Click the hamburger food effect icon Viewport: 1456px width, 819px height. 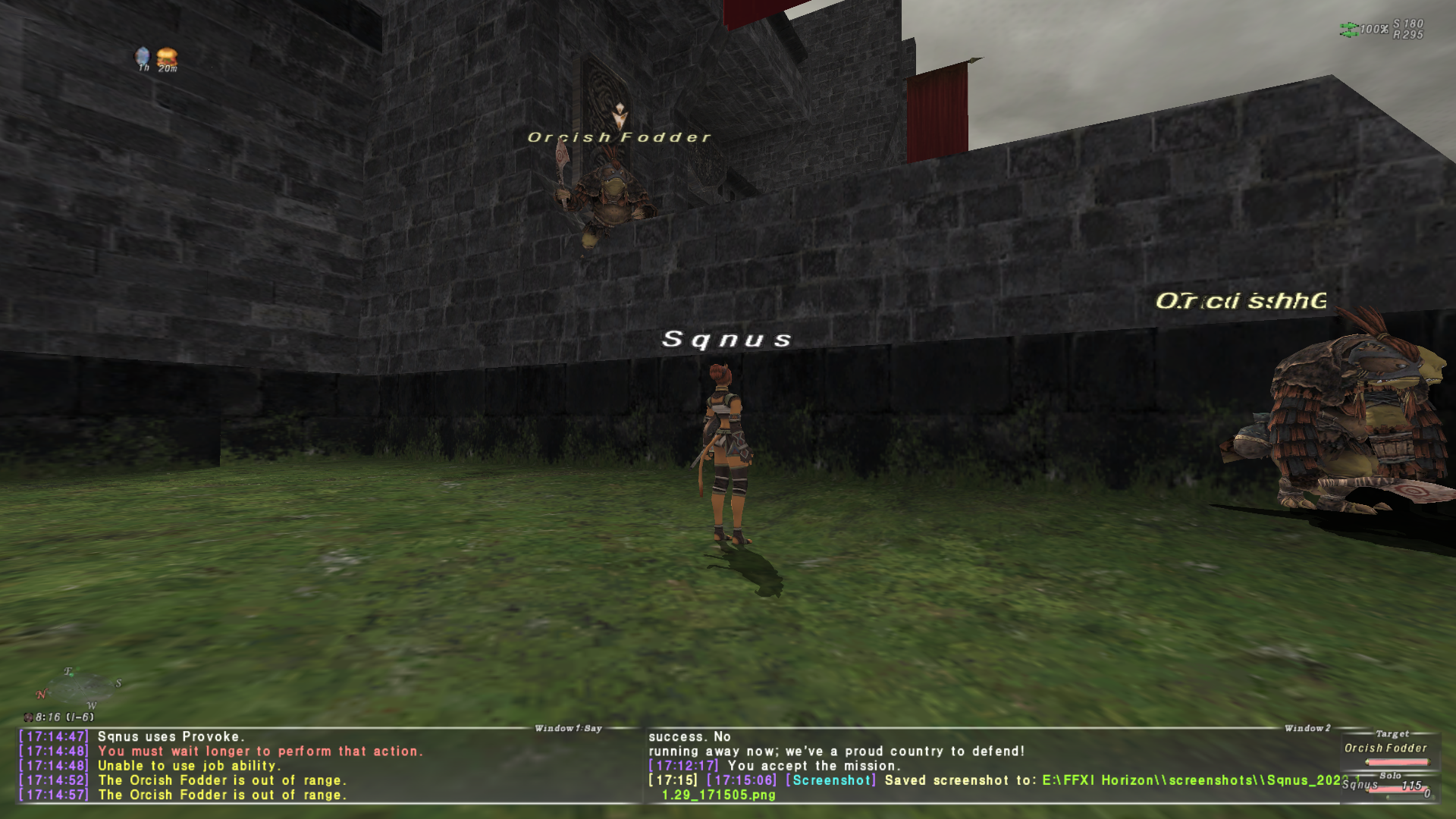coord(167,55)
